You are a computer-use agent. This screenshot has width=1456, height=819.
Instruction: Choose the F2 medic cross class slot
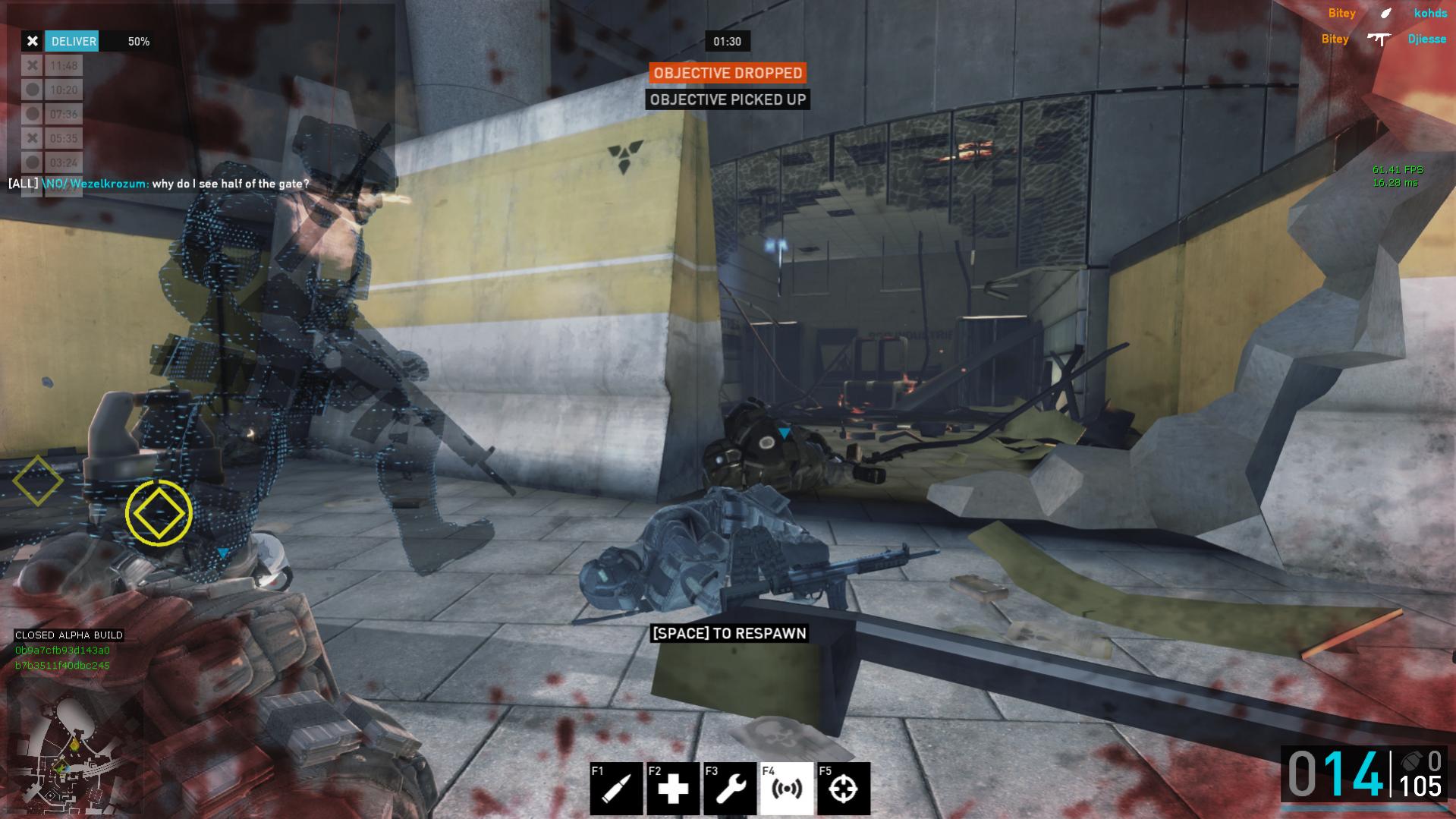point(673,789)
